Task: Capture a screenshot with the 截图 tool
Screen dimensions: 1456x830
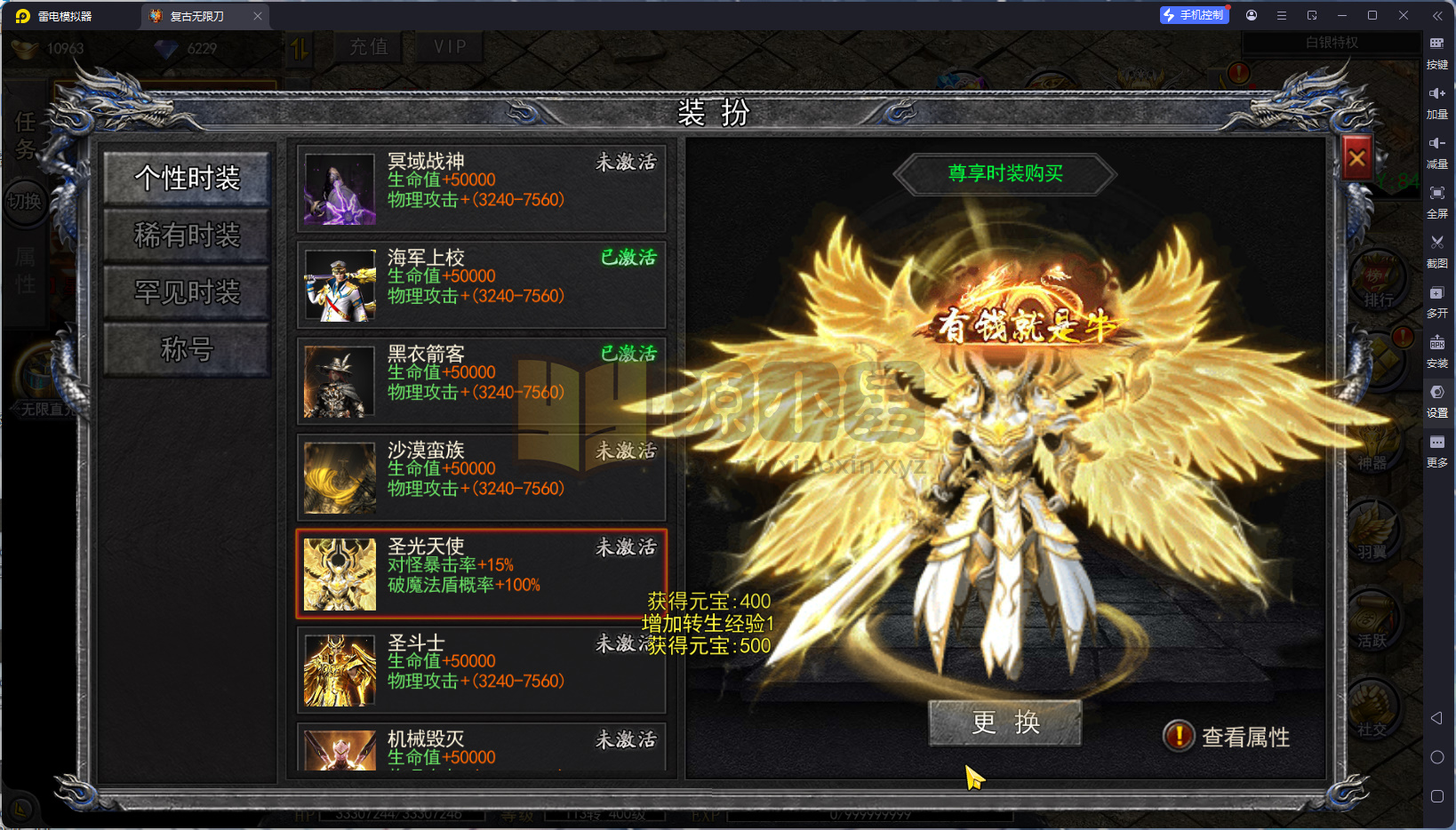Action: [x=1438, y=251]
